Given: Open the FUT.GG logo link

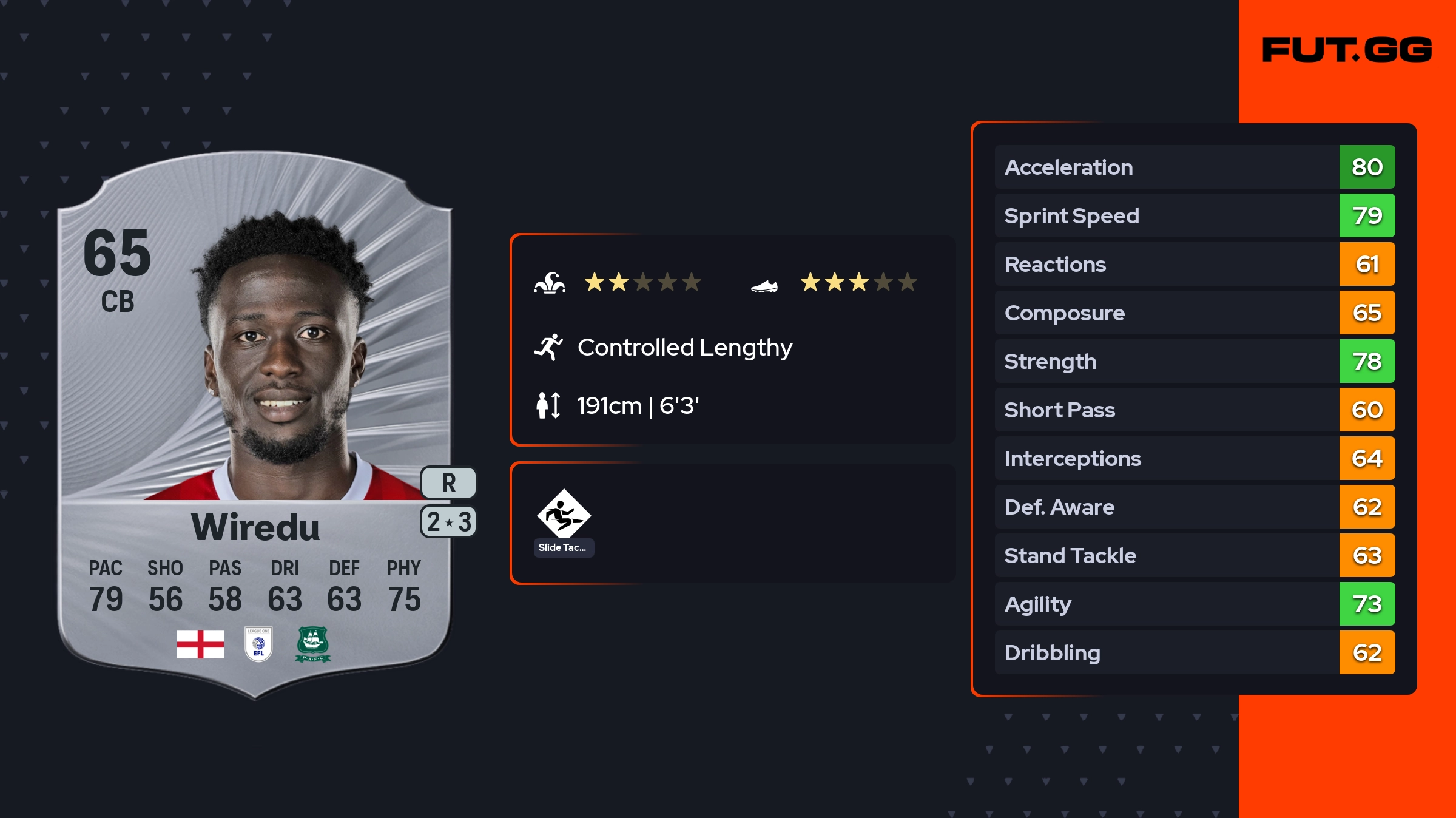Looking at the screenshot, I should point(1347,50).
